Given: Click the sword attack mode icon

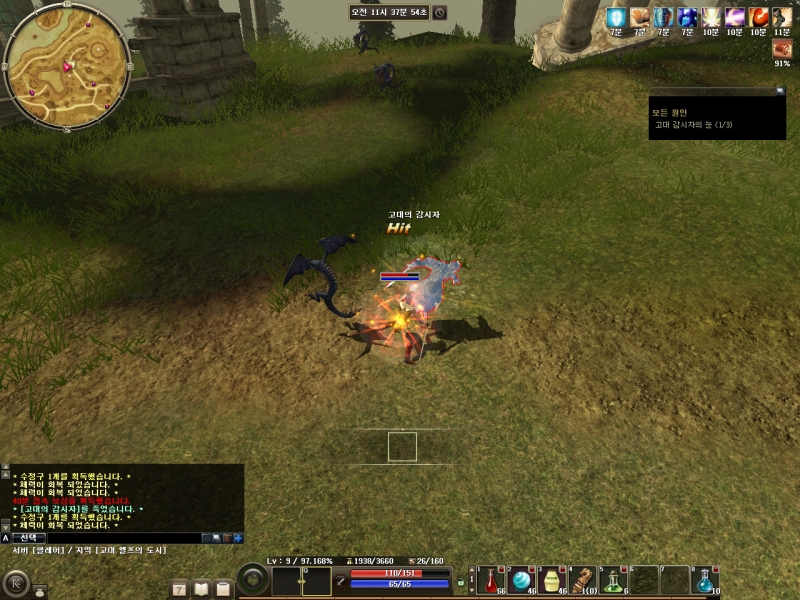Looking at the screenshot, I should 341,579.
